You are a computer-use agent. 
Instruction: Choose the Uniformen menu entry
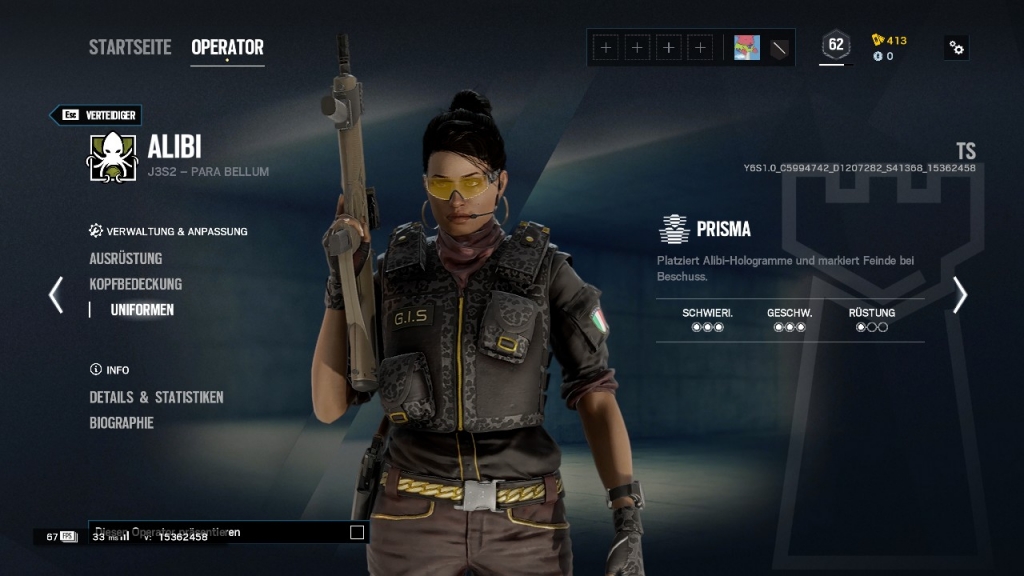(142, 310)
